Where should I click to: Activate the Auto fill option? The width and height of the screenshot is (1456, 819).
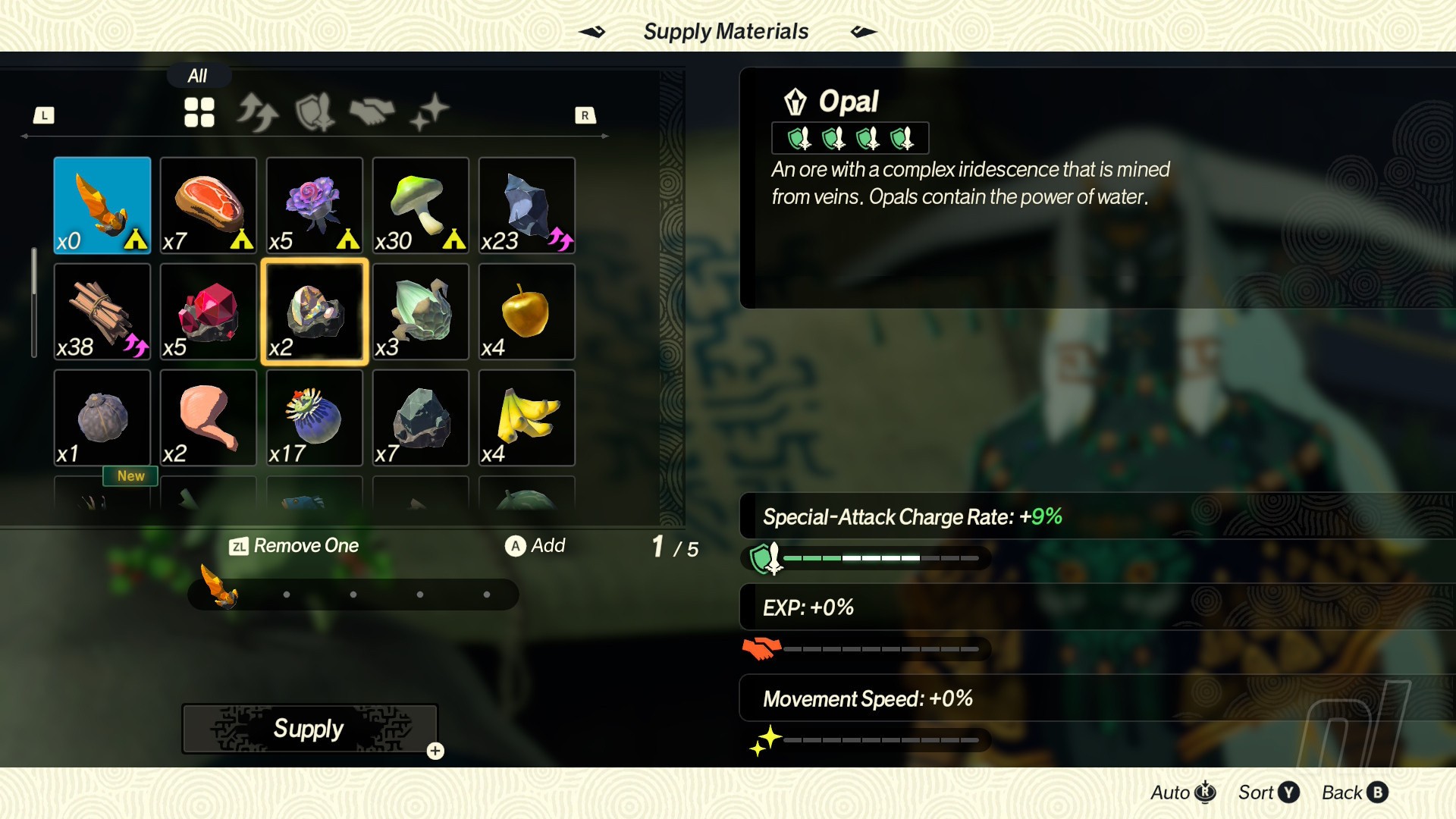point(1183,792)
